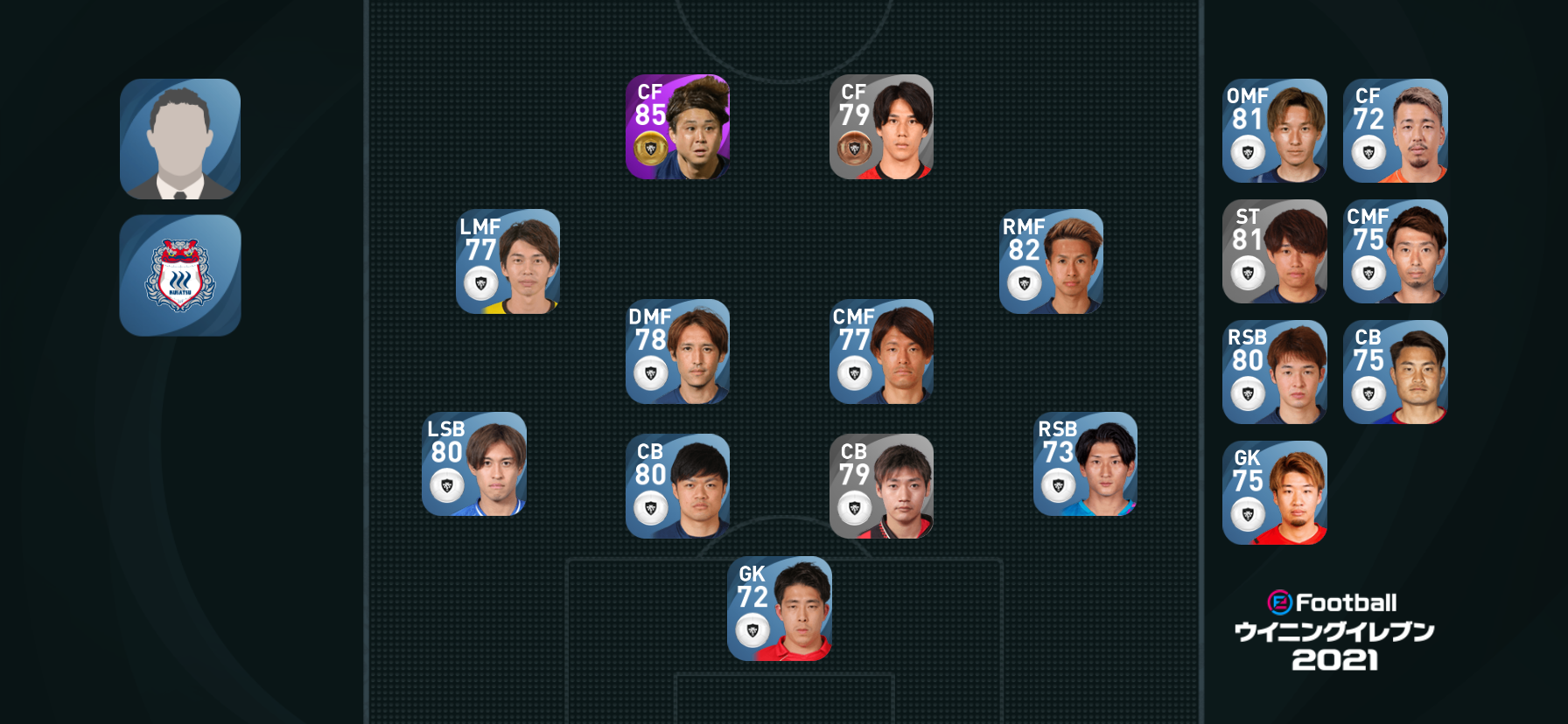Pick the CB 80 starting defender

677,486
